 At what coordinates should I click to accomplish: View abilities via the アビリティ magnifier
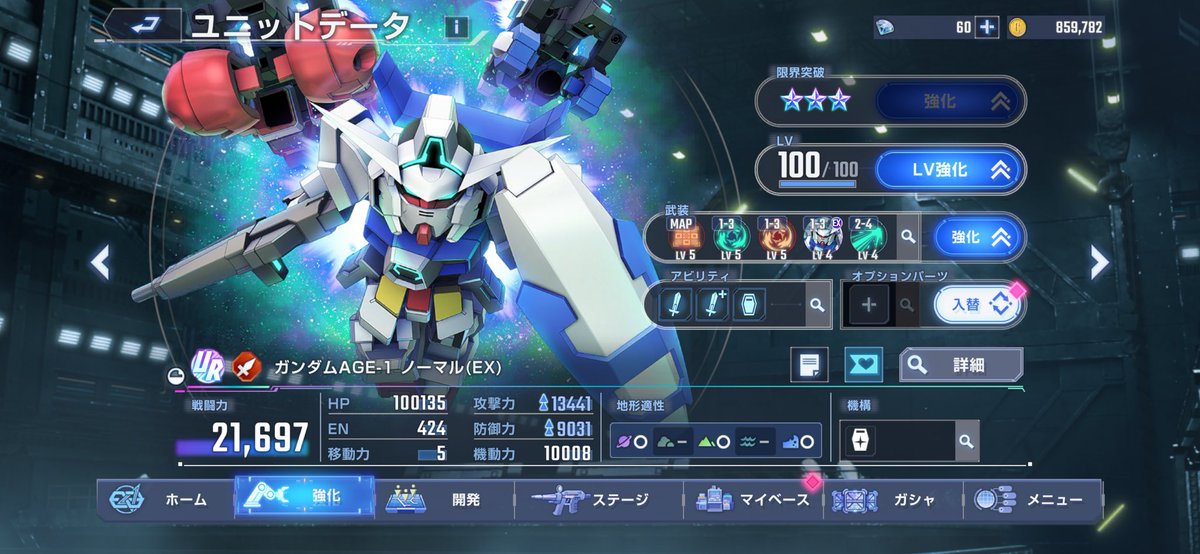[817, 305]
